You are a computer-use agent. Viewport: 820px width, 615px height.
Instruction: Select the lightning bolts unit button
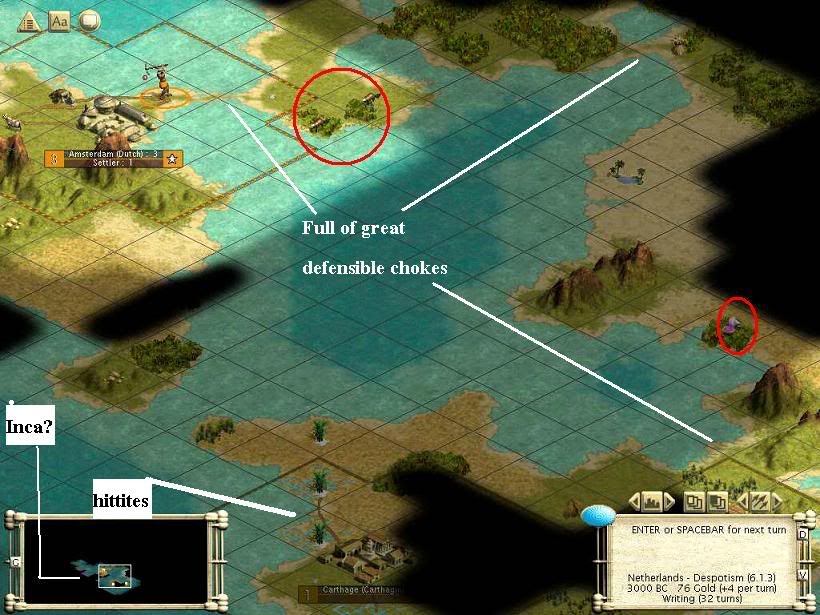pos(759,500)
